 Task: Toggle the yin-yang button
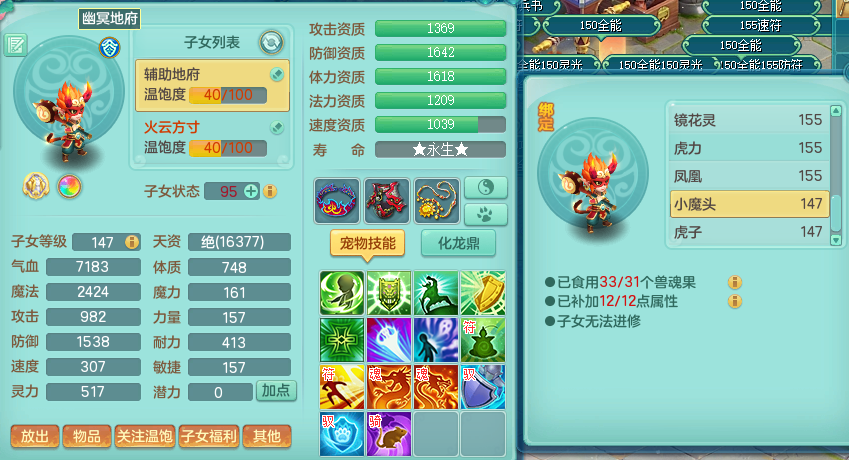tap(486, 187)
